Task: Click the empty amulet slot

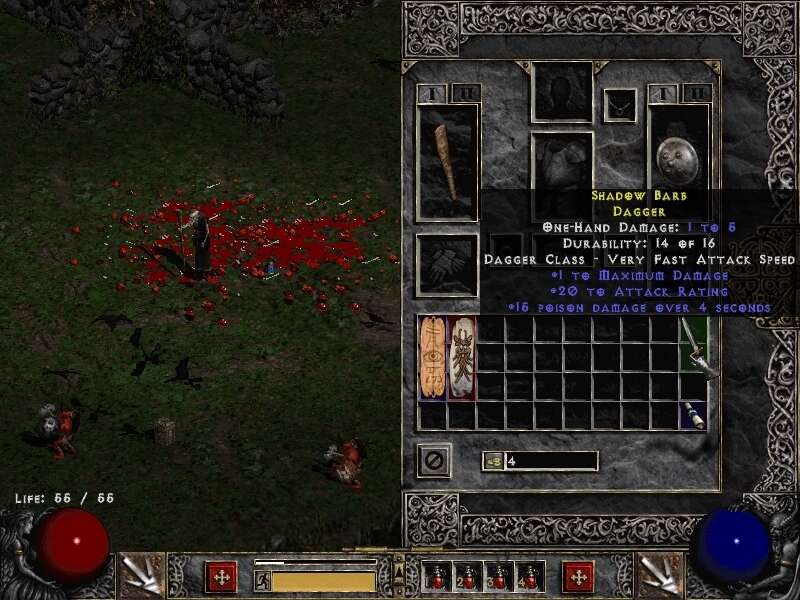Action: pos(620,104)
